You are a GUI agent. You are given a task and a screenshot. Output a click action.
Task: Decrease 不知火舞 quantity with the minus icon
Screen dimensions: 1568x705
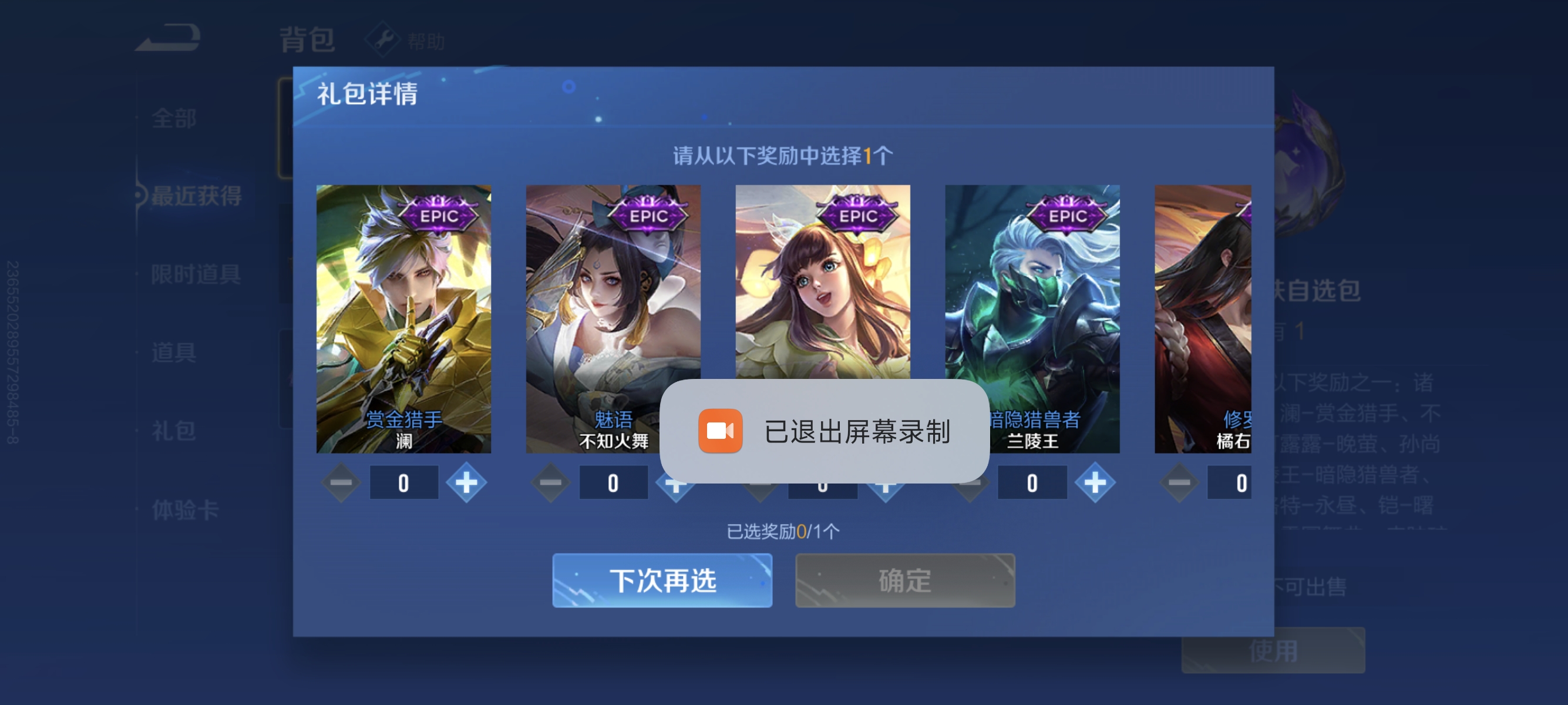550,482
